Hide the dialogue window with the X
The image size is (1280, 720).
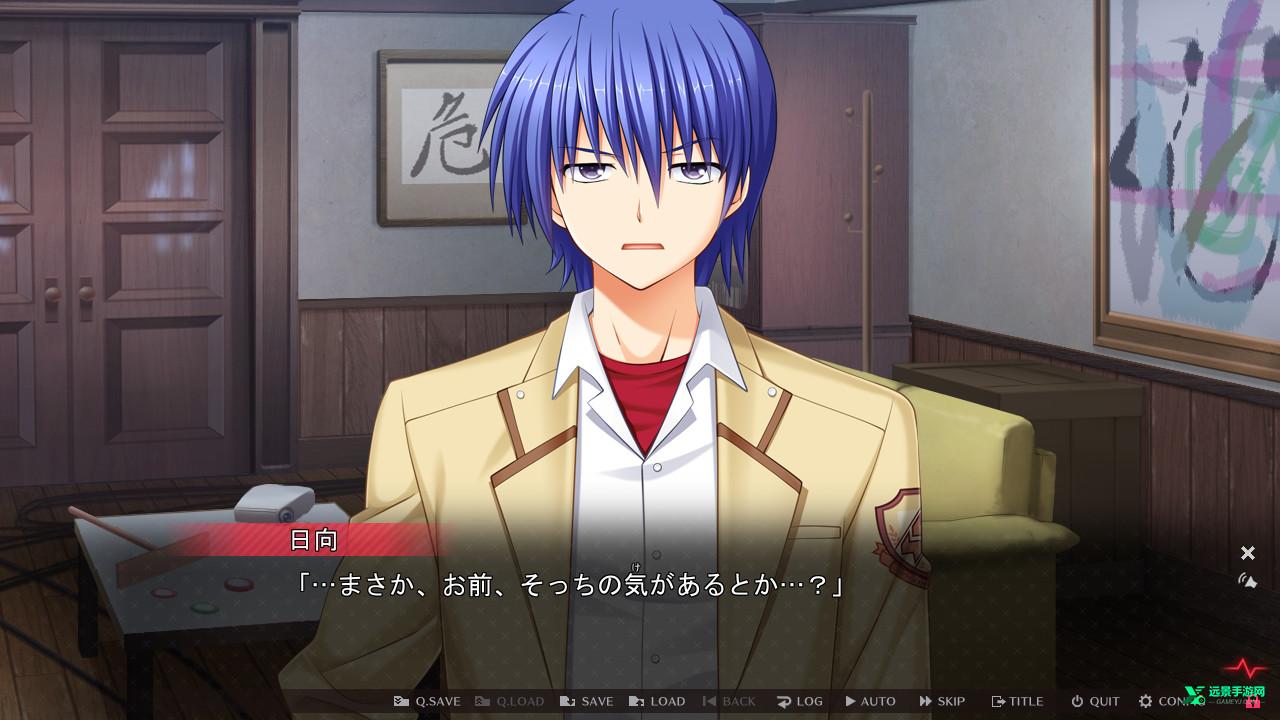tap(1247, 553)
